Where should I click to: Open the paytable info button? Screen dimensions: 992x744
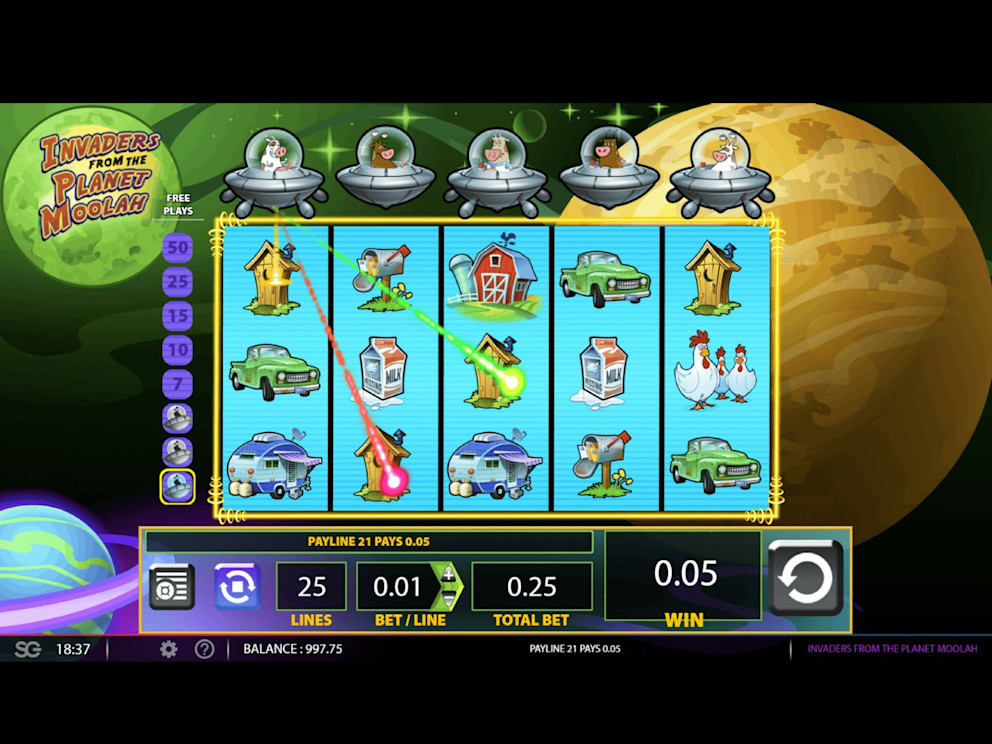(x=171, y=587)
